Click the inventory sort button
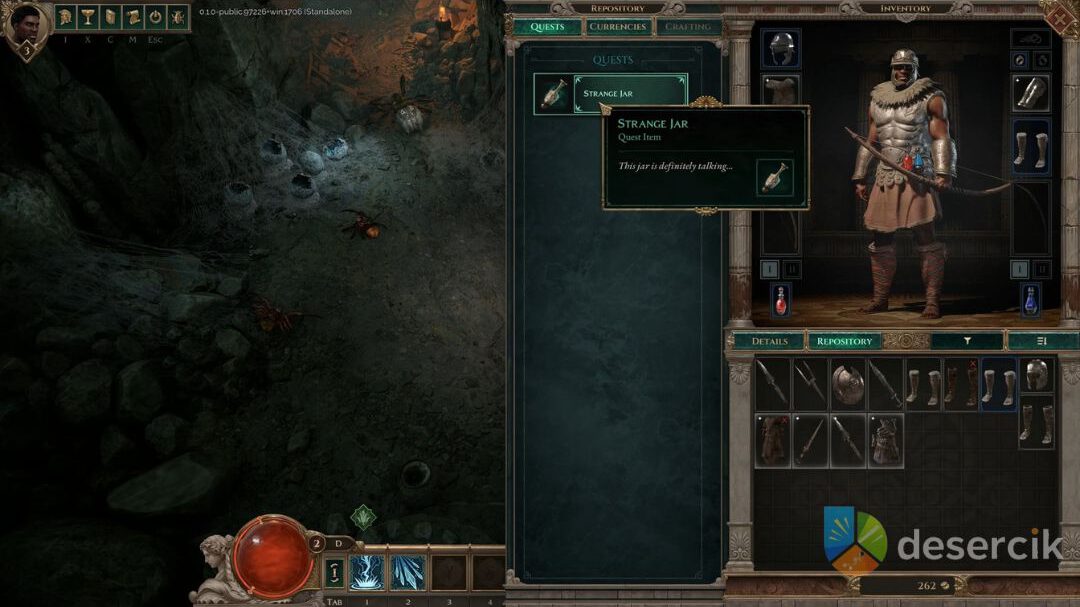This screenshot has height=607, width=1080. tap(1042, 341)
